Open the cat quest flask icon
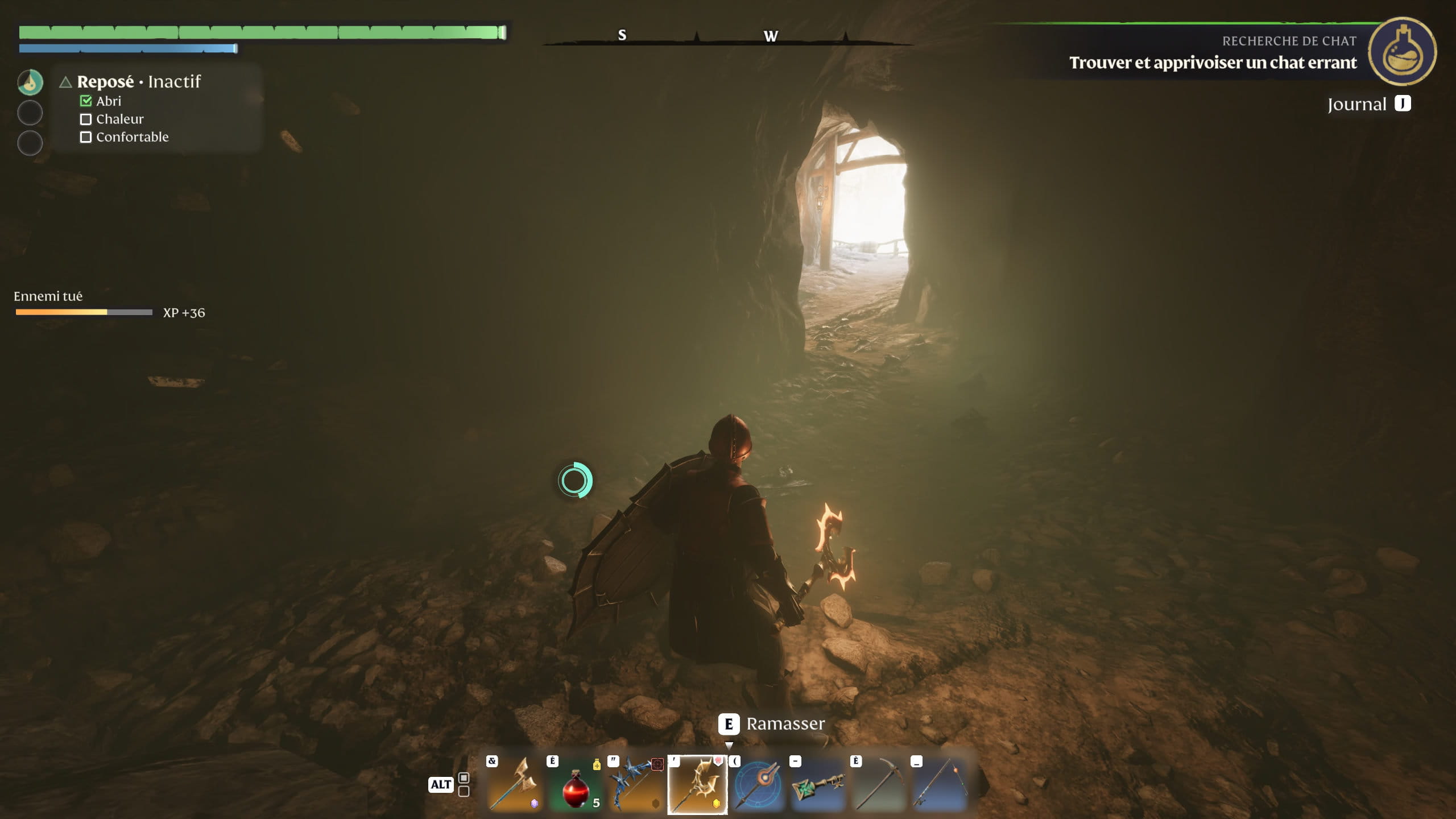The width and height of the screenshot is (1456, 819). (x=1402, y=52)
